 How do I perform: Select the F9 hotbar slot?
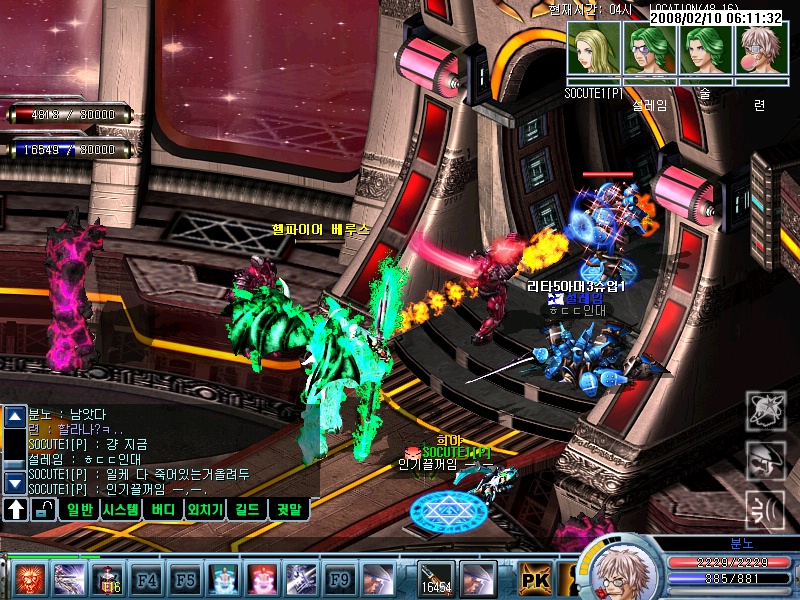340,578
